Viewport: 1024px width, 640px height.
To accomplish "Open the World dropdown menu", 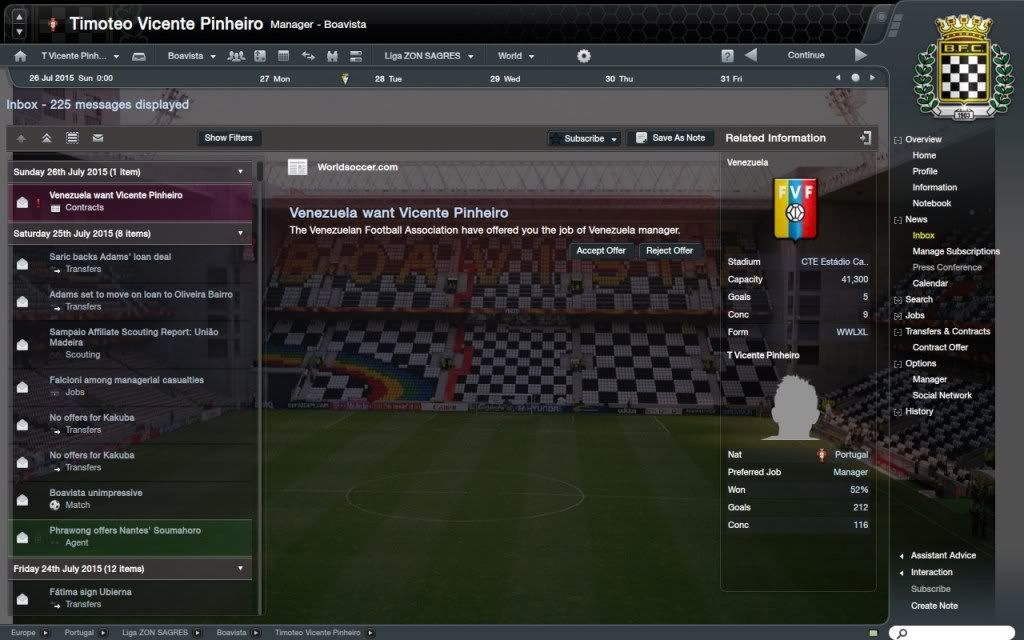I will tap(515, 56).
